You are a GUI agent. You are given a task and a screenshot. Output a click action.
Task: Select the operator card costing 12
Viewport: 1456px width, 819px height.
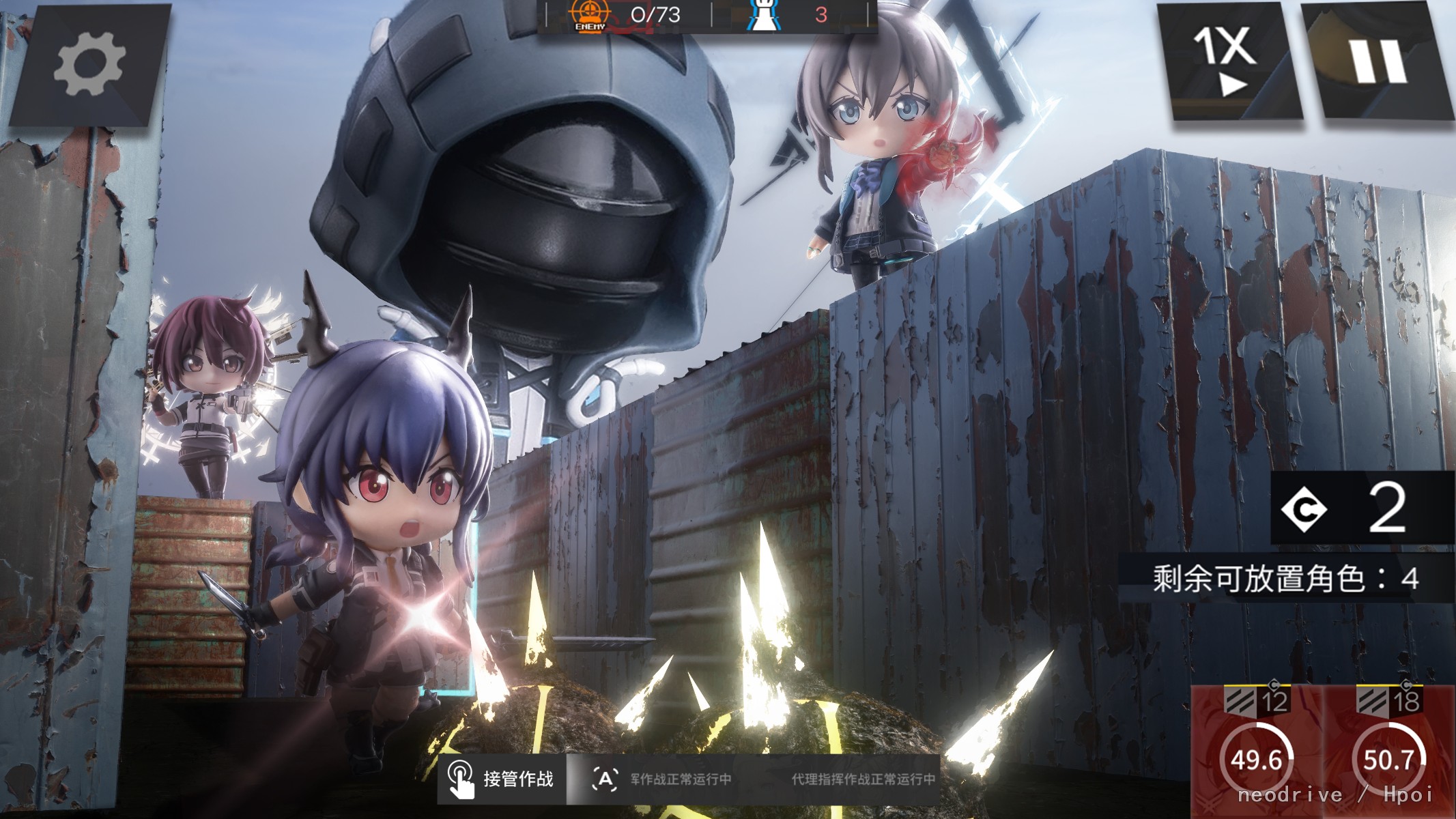point(1256,752)
